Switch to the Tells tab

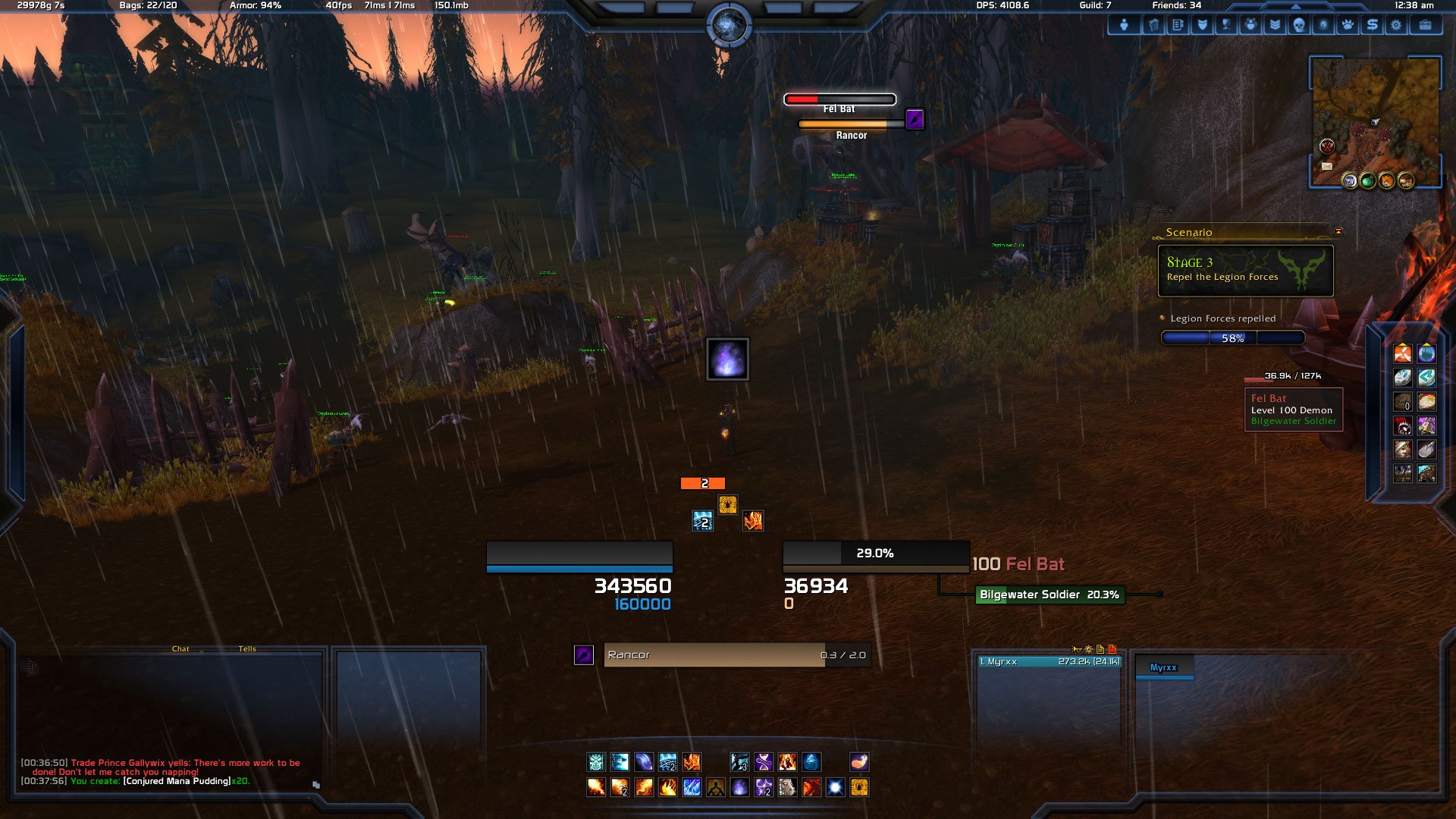[247, 649]
